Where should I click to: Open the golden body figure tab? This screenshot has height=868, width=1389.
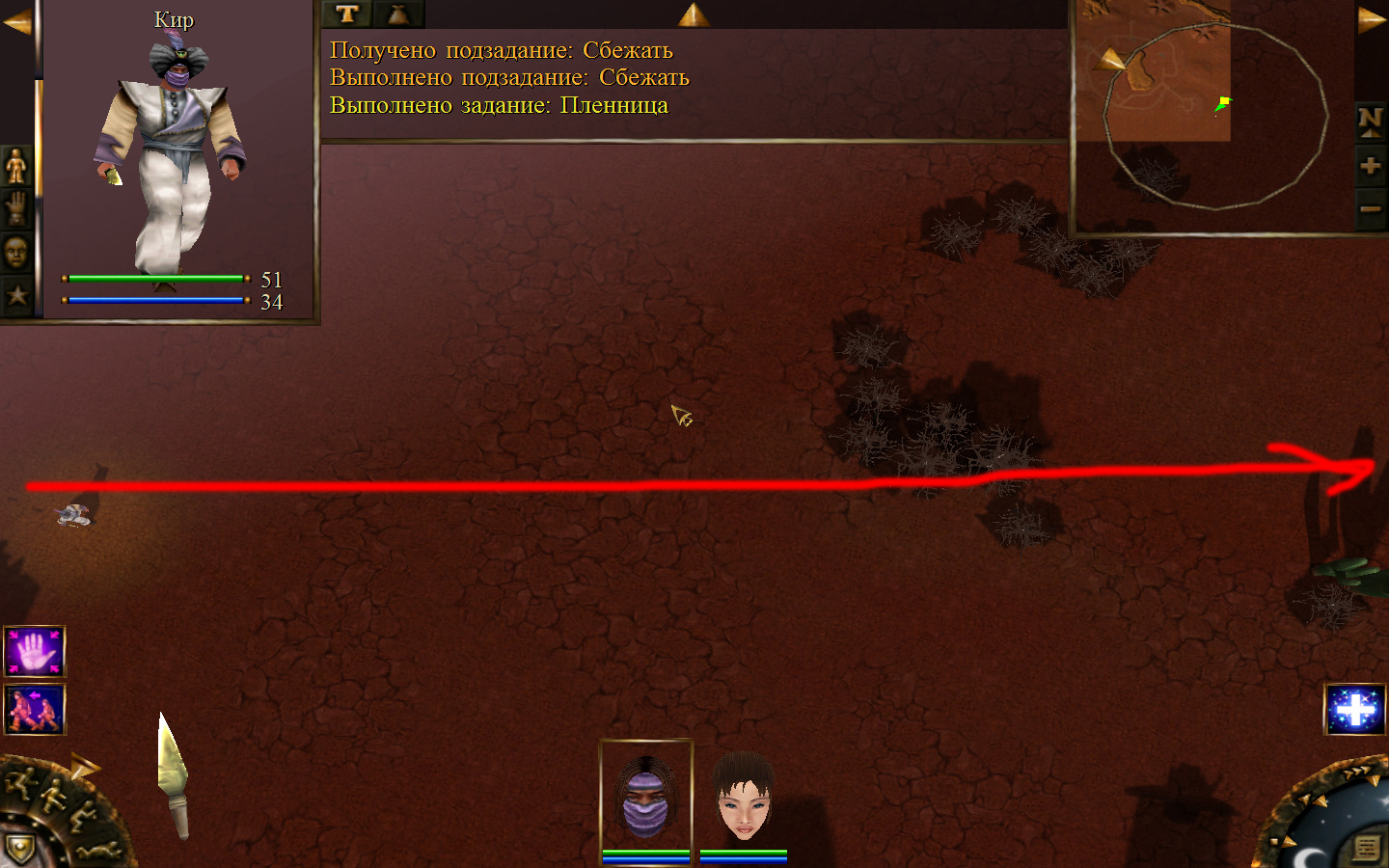(16, 167)
